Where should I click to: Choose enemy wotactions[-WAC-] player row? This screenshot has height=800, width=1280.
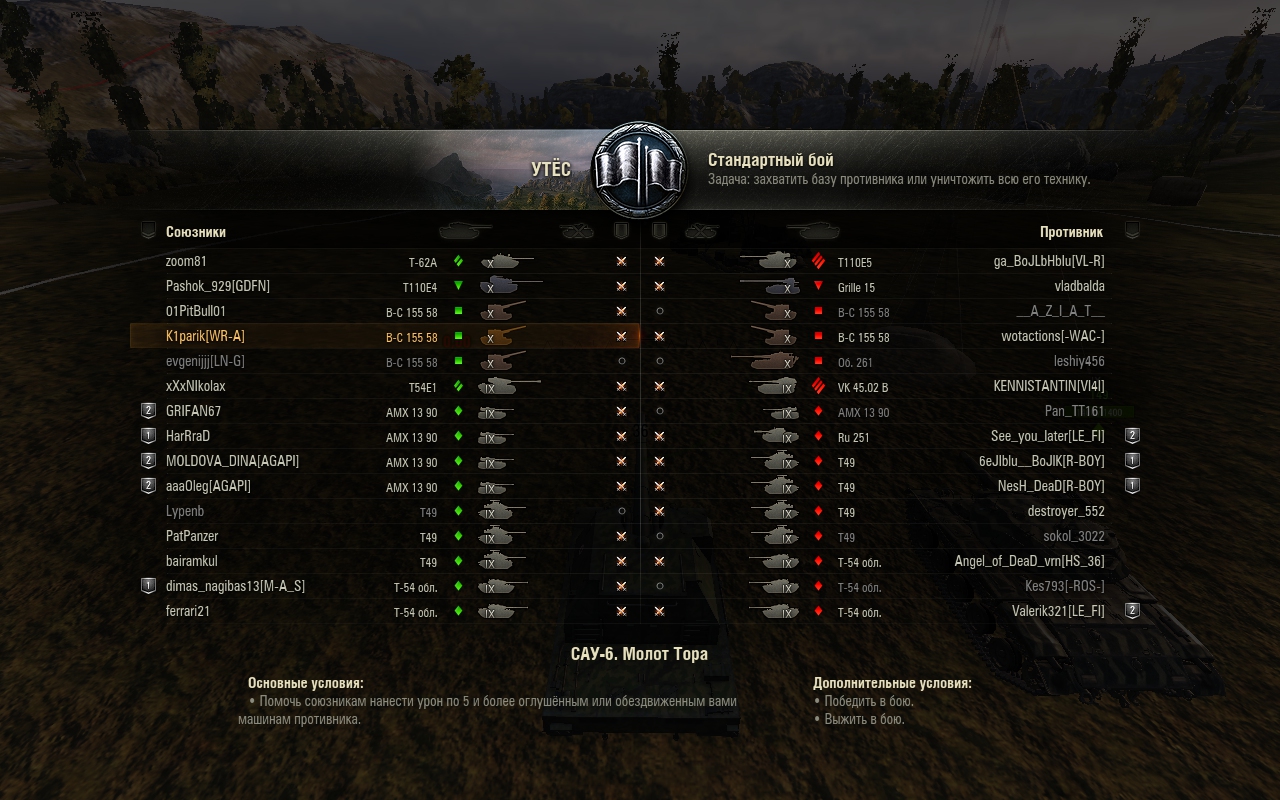pos(1052,336)
